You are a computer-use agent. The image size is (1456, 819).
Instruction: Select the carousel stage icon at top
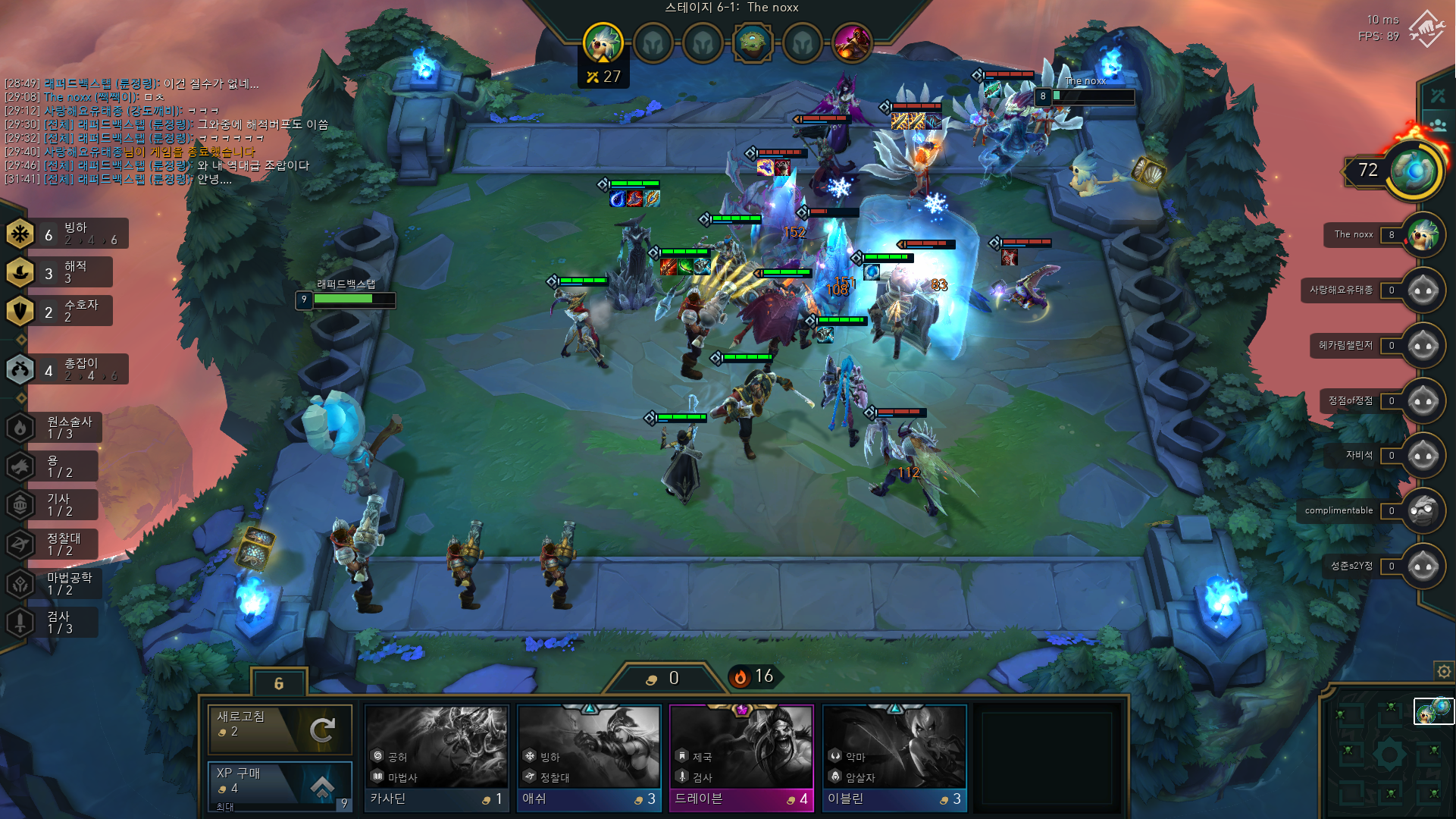pos(753,43)
